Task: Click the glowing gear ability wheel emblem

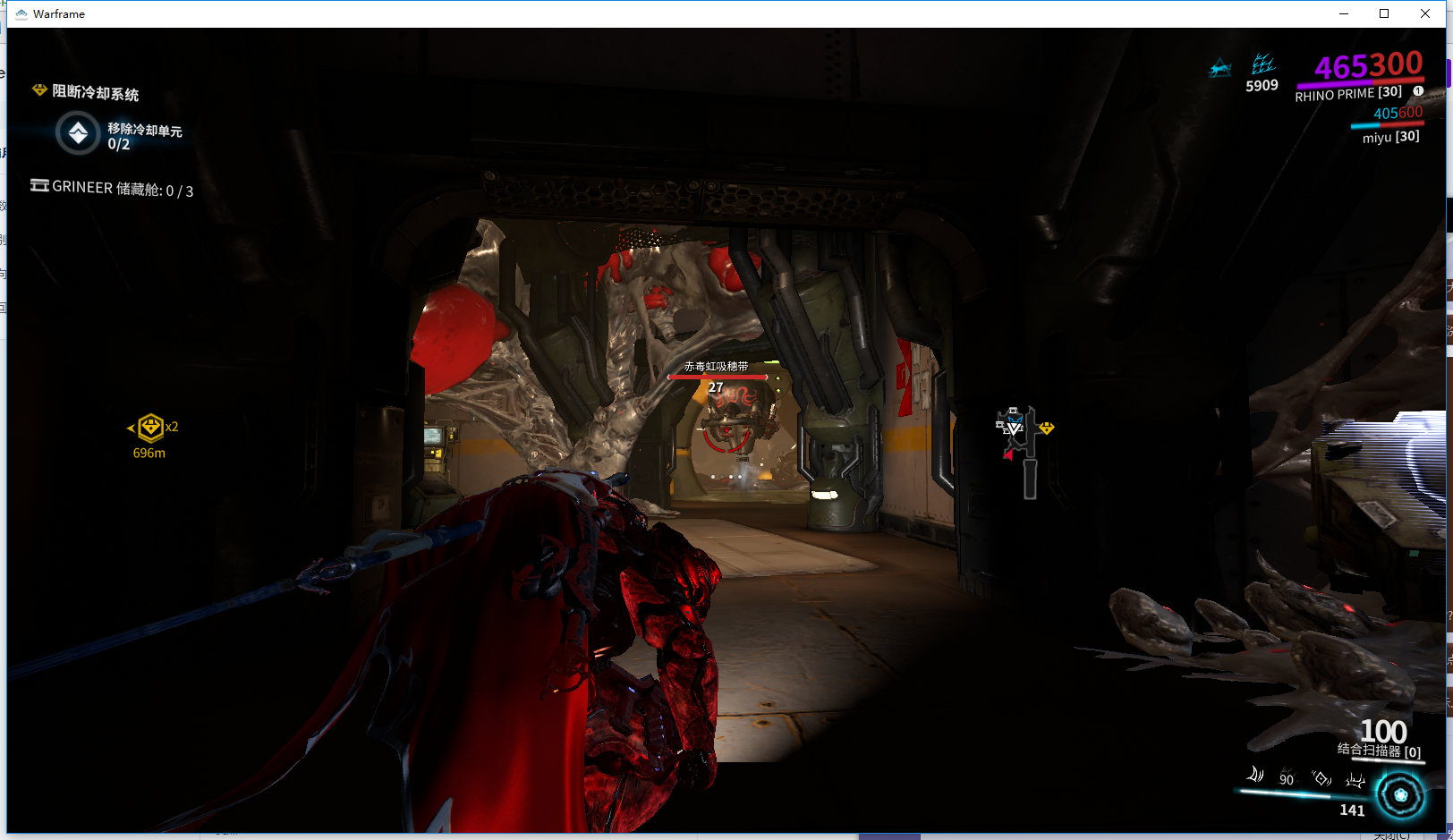Action: click(x=1400, y=794)
